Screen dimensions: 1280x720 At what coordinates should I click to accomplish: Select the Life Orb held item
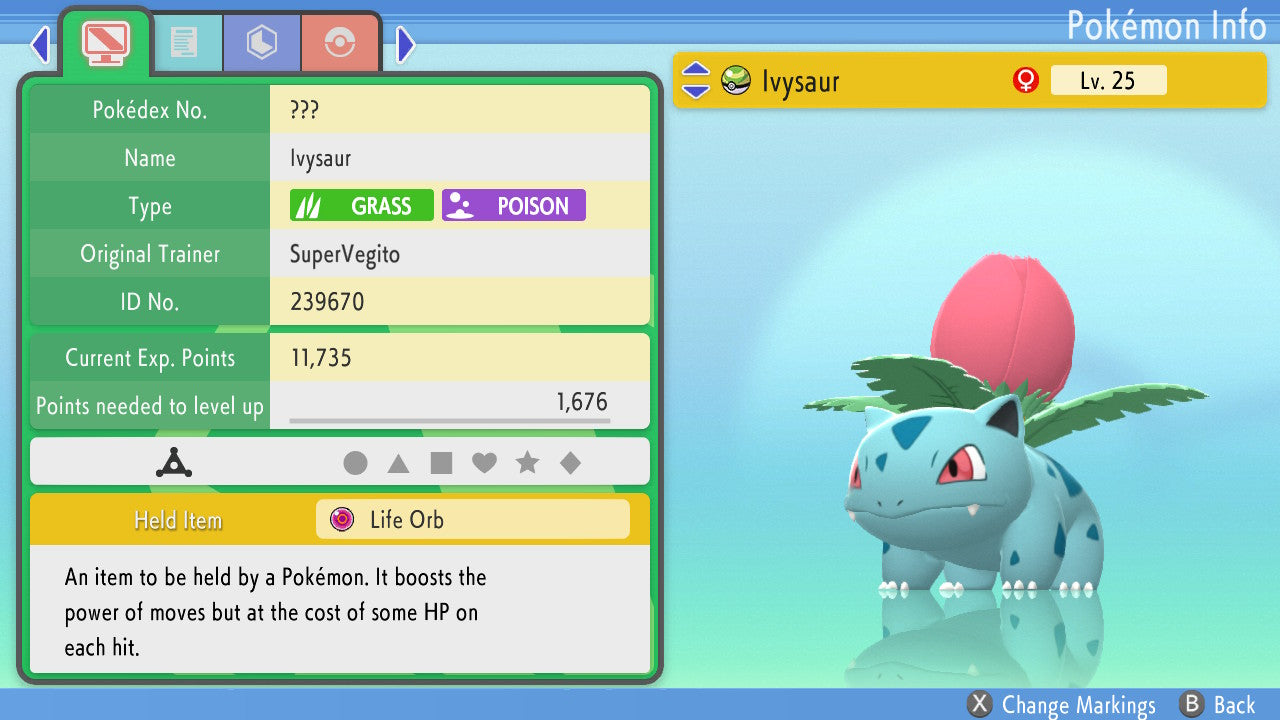click(472, 520)
